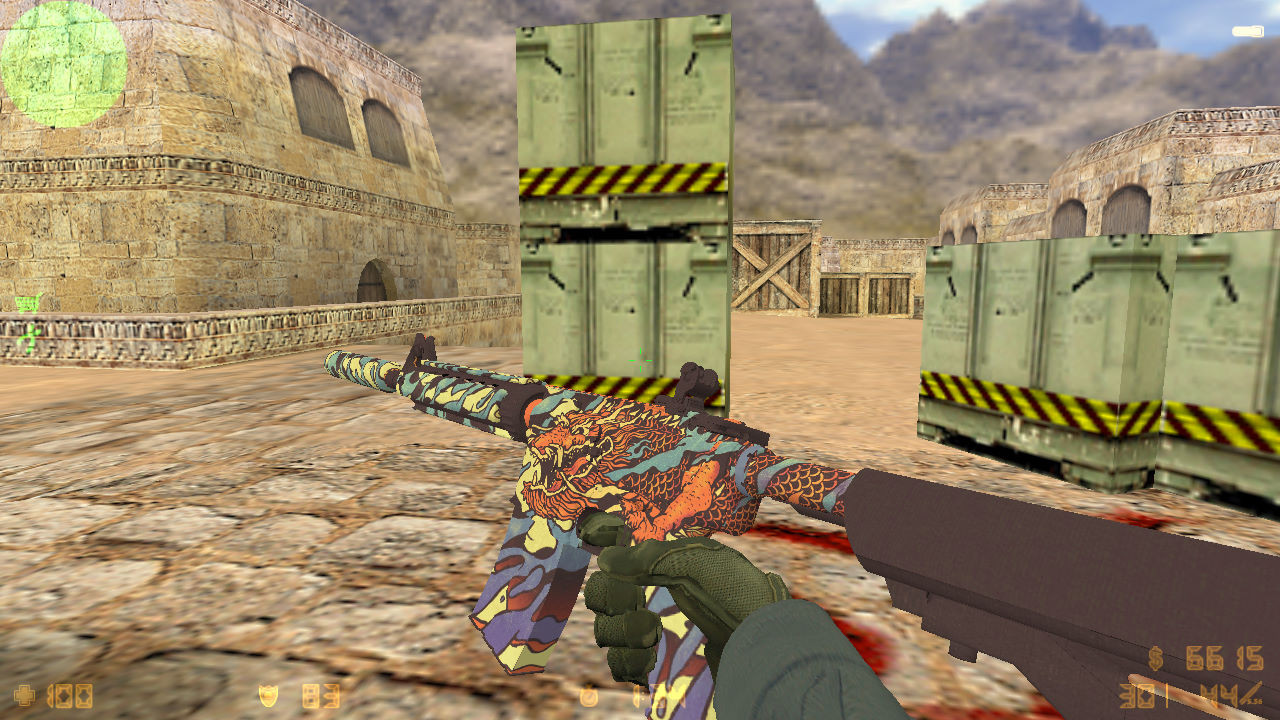1280x720 pixels.
Task: Click the health value reading 100
Action: pyautogui.click(x=70, y=695)
